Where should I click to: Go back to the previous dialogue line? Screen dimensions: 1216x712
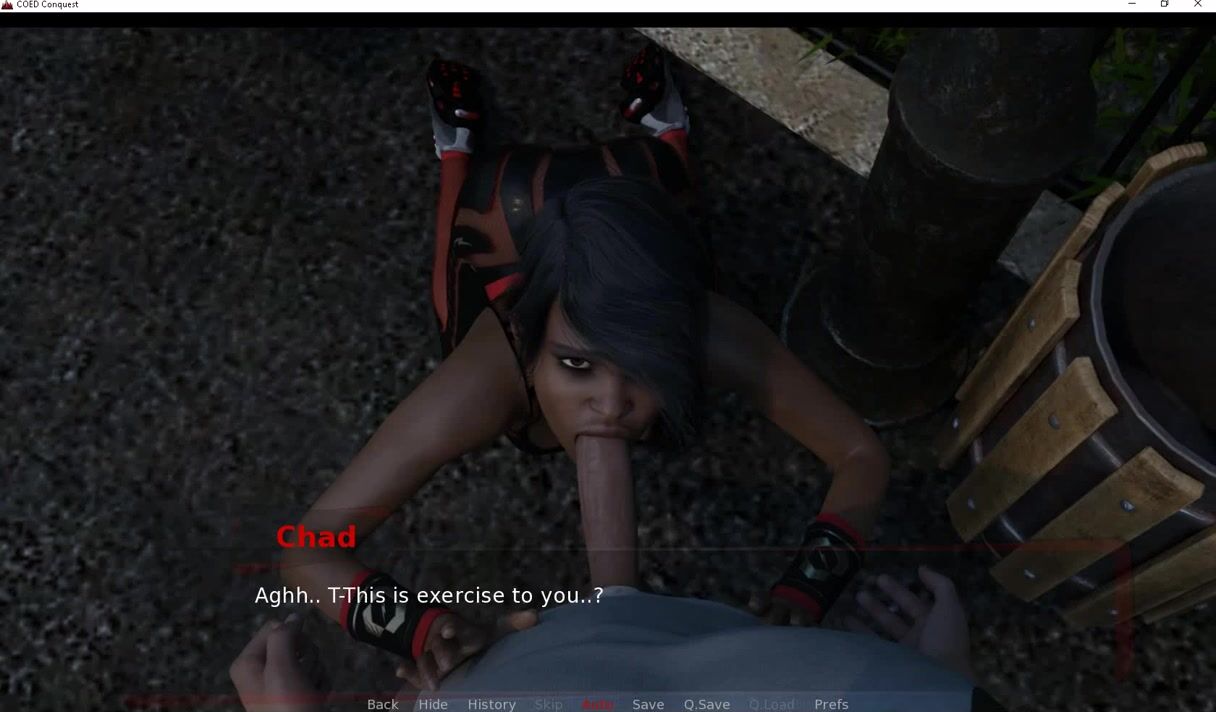pos(382,704)
